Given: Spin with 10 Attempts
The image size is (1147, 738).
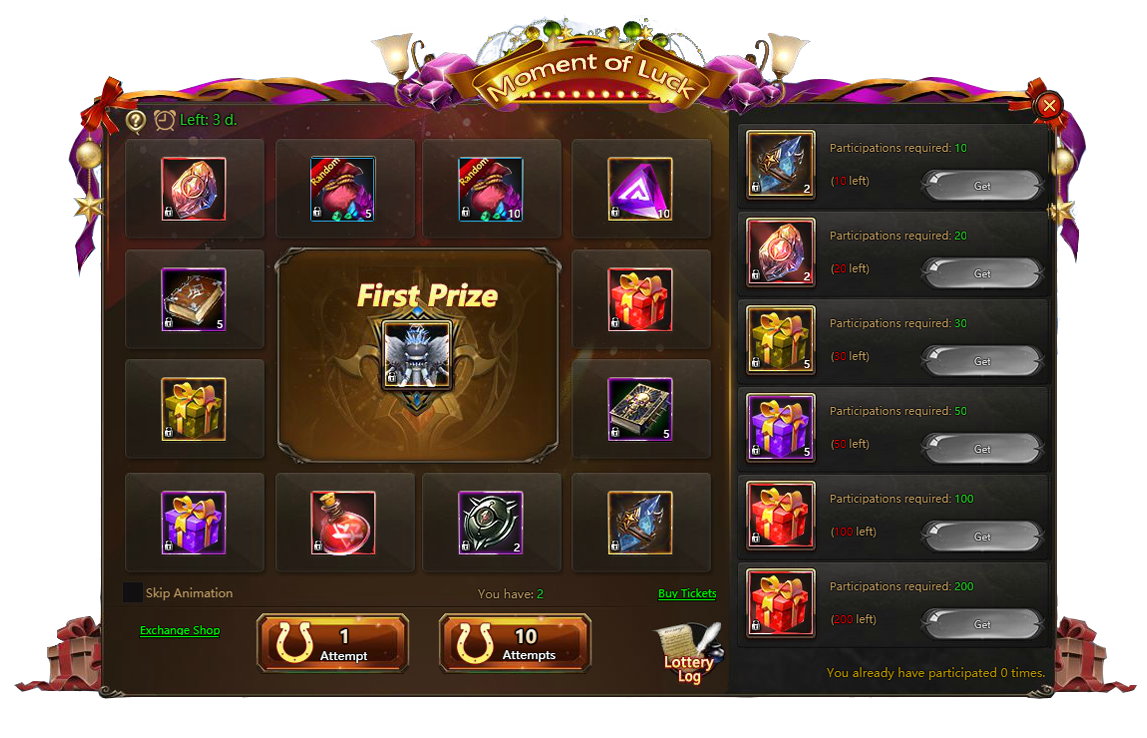Looking at the screenshot, I should [x=515, y=643].
